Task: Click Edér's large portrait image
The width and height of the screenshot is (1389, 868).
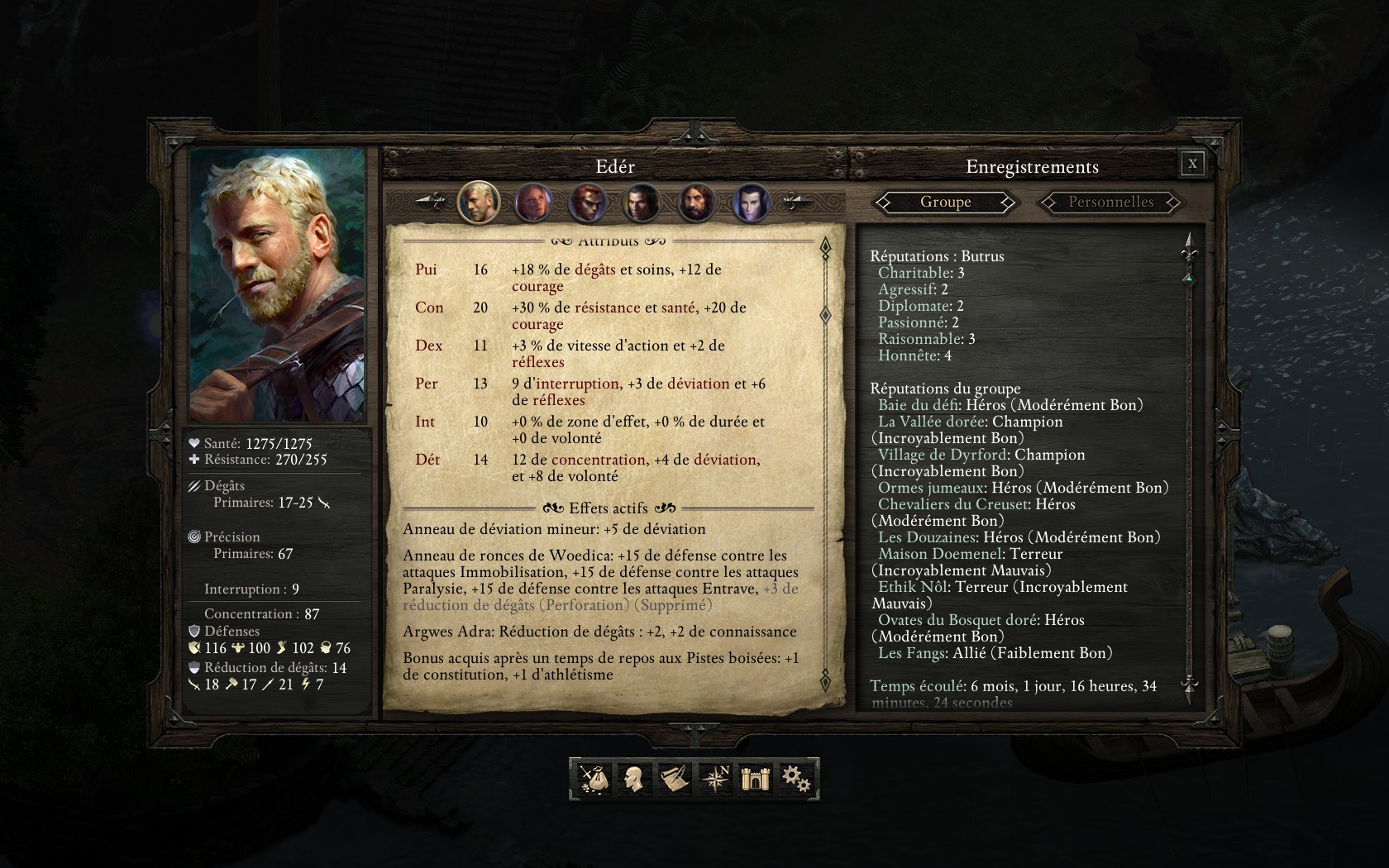Action: pyautogui.click(x=278, y=285)
